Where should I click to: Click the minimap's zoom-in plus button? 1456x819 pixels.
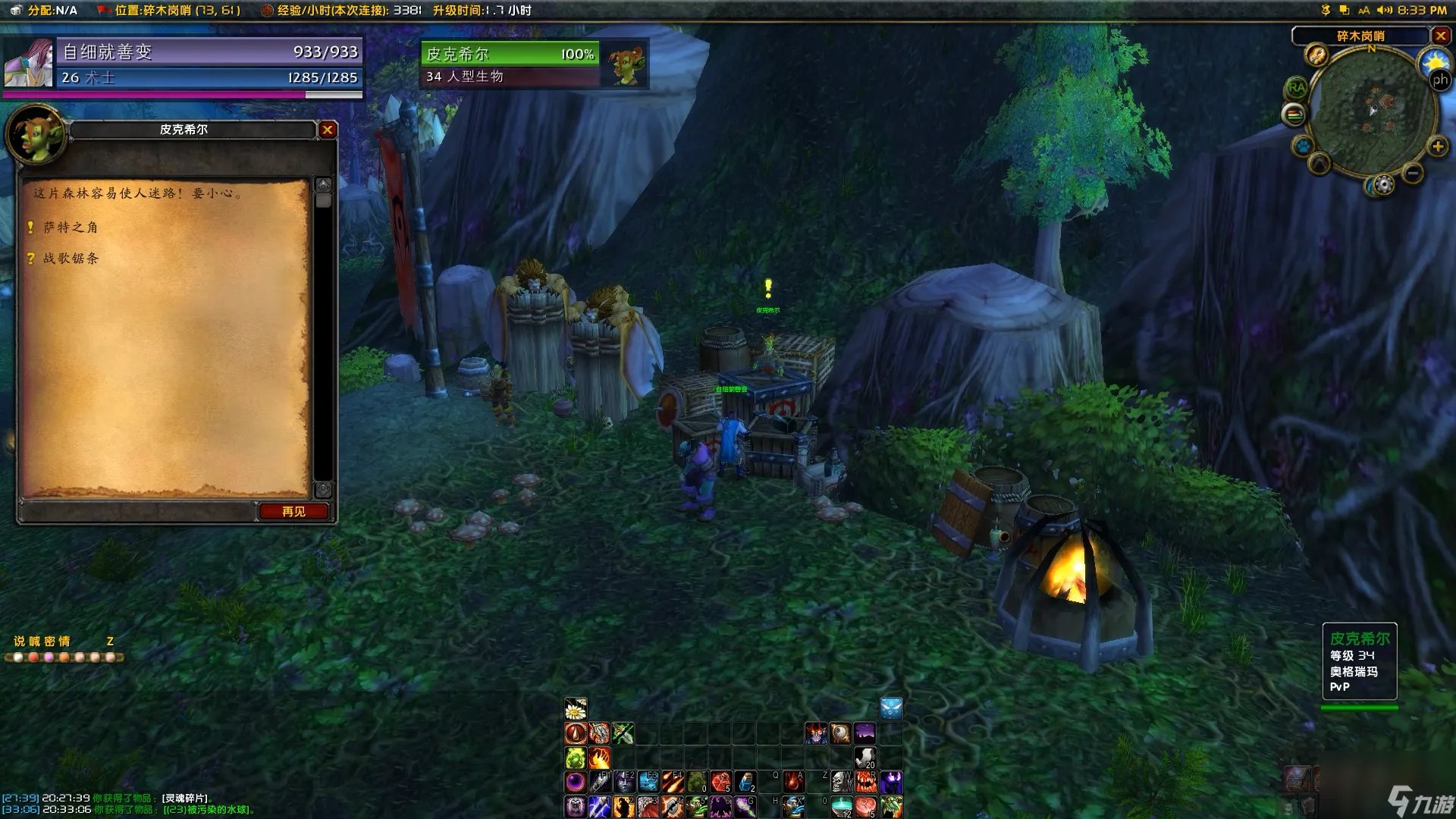click(1437, 146)
